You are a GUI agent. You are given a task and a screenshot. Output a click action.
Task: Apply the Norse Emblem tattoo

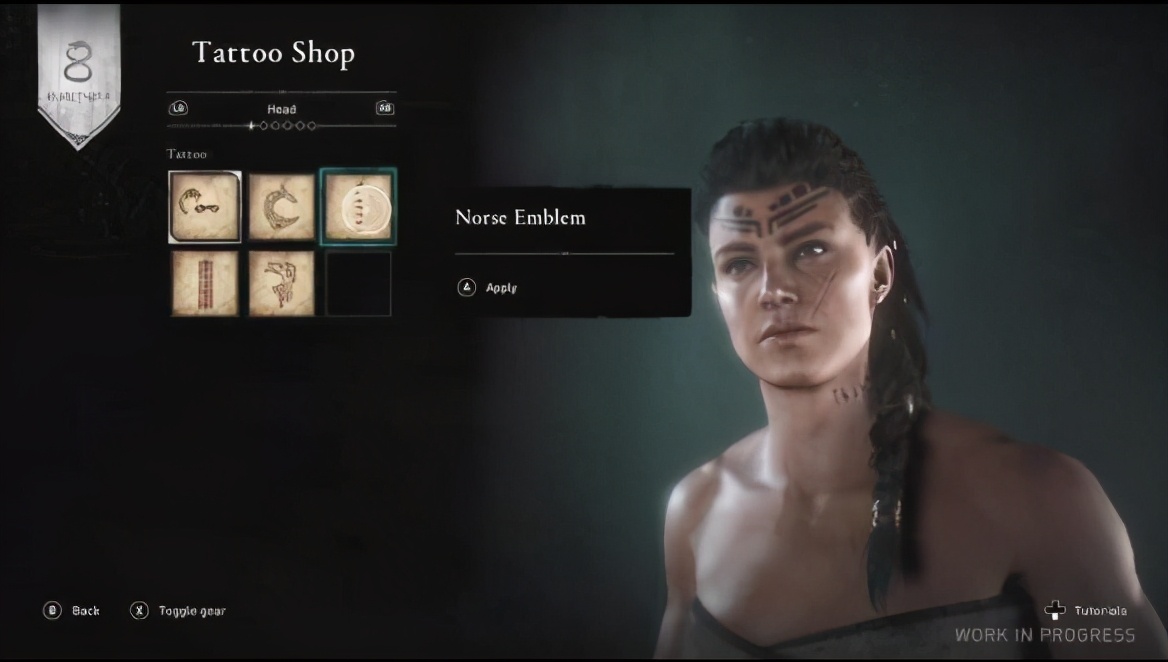[489, 288]
